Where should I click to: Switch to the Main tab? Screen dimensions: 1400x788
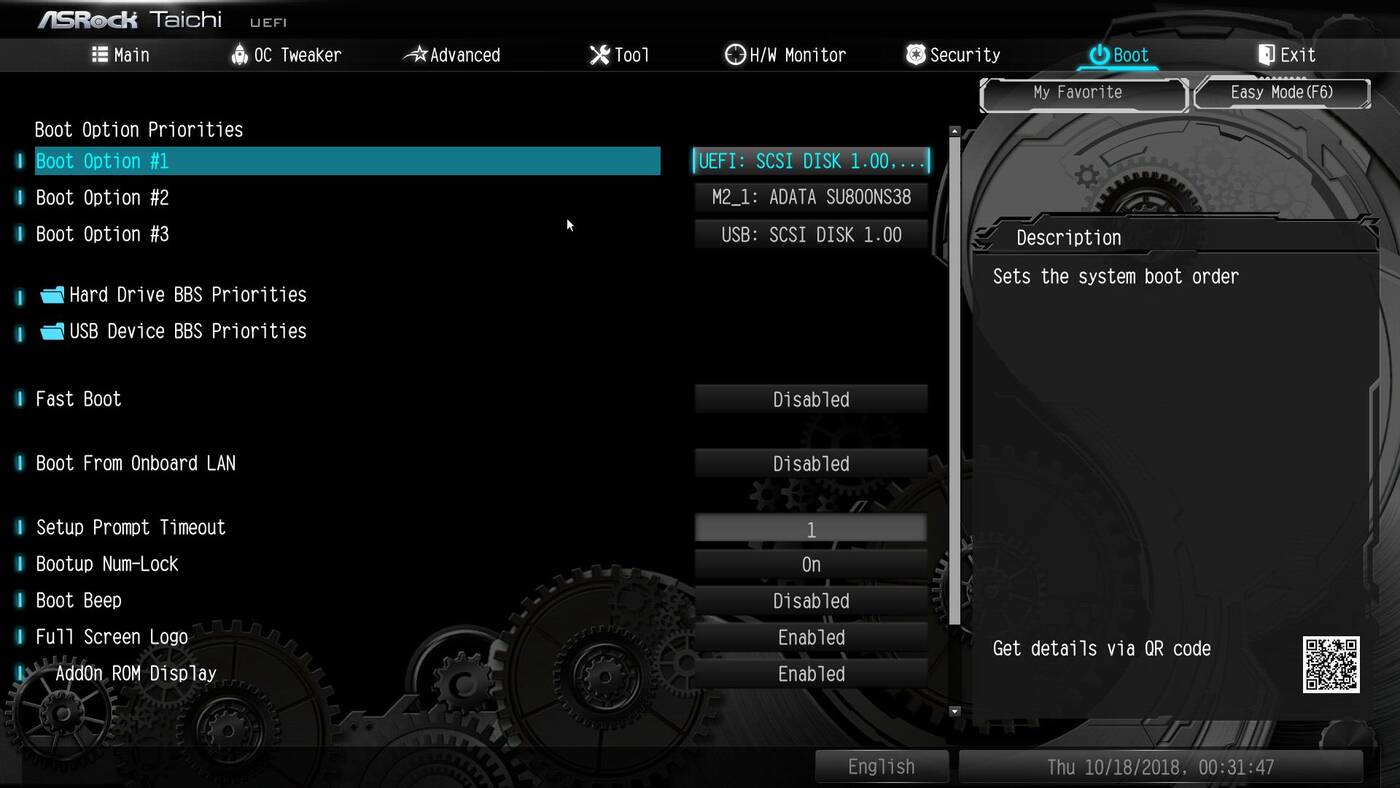tap(120, 55)
